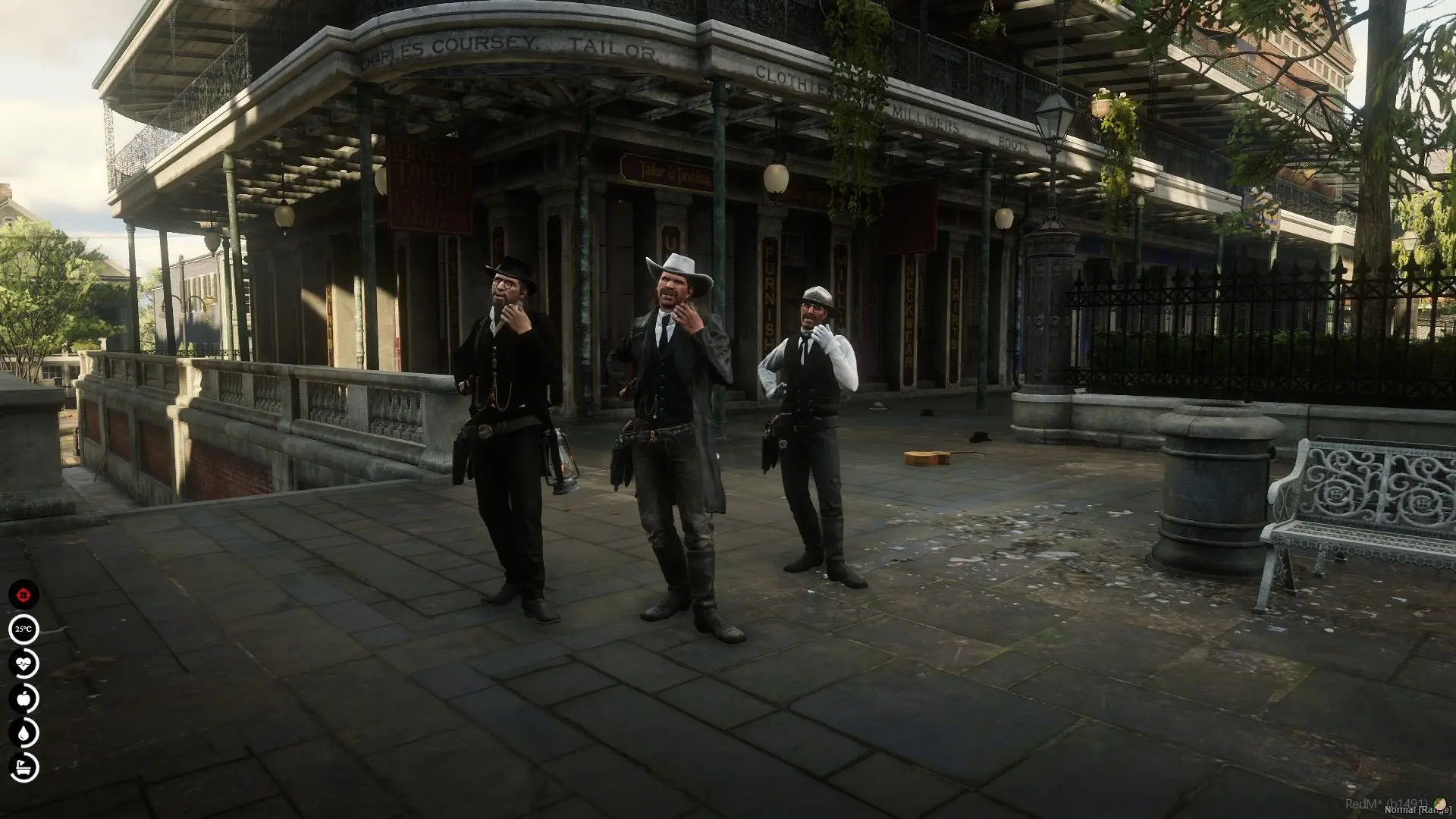The width and height of the screenshot is (1456, 819).
Task: Select the 25°C temperature indicator
Action: click(24, 629)
